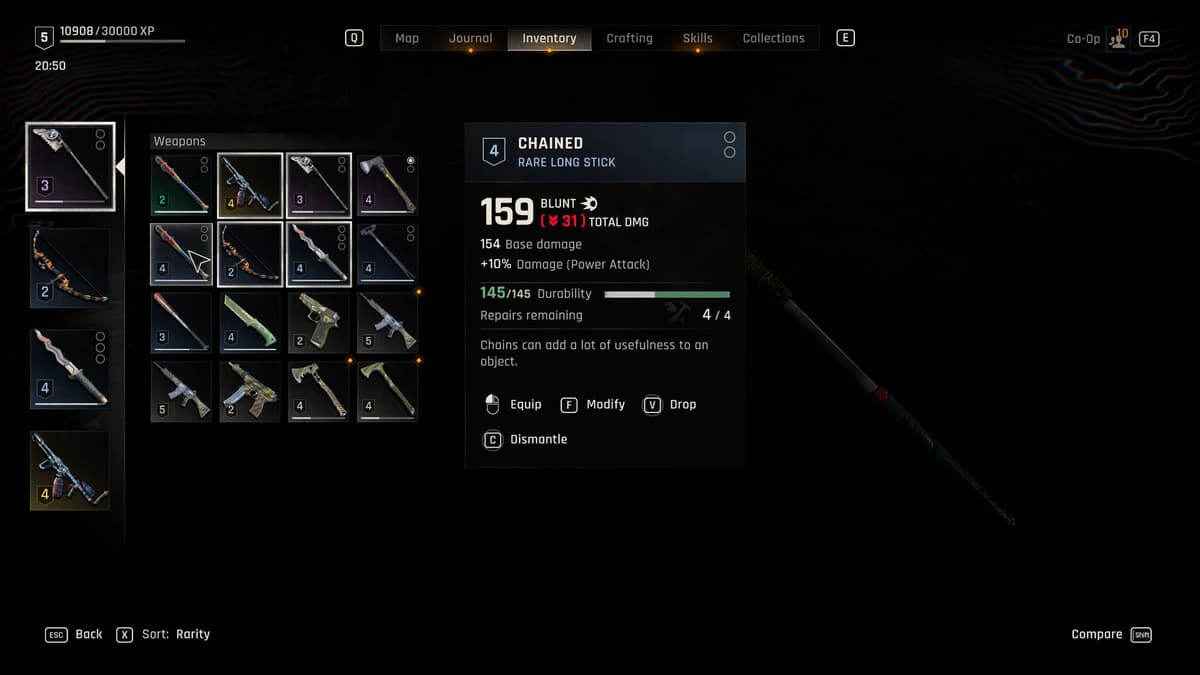
Task: Open the Skills tab
Action: pyautogui.click(x=697, y=38)
